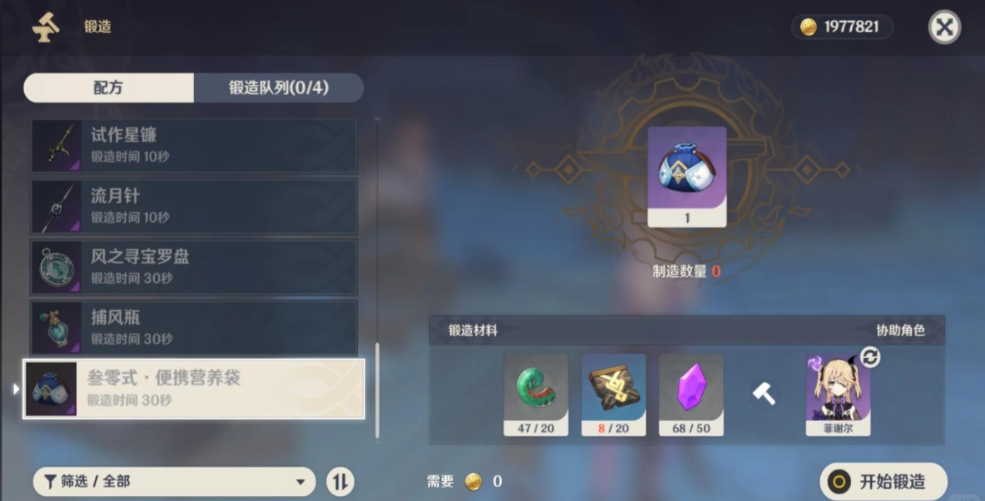Close the forging screen
The width and height of the screenshot is (985, 501).
coord(944,27)
